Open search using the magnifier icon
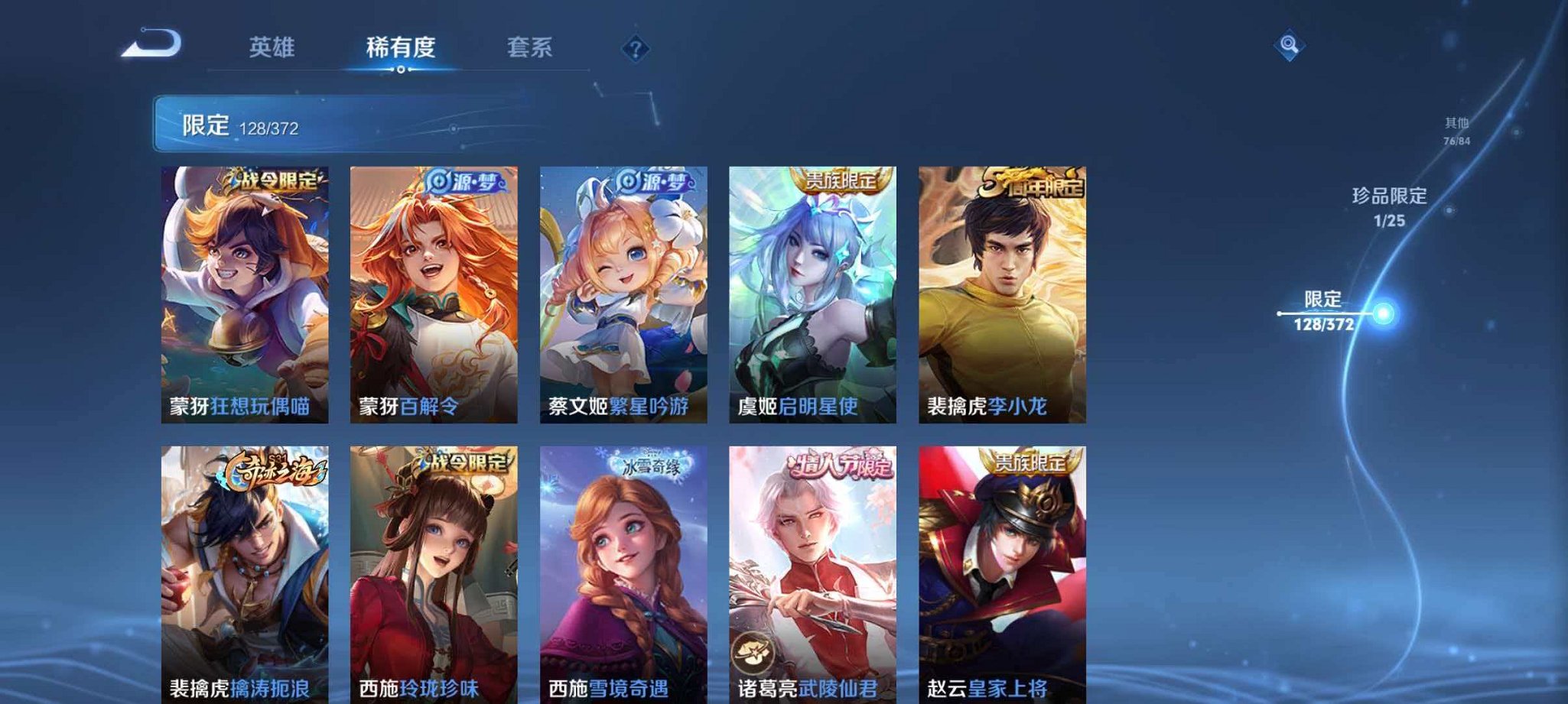Viewport: 1568px width, 704px height. (x=1289, y=46)
